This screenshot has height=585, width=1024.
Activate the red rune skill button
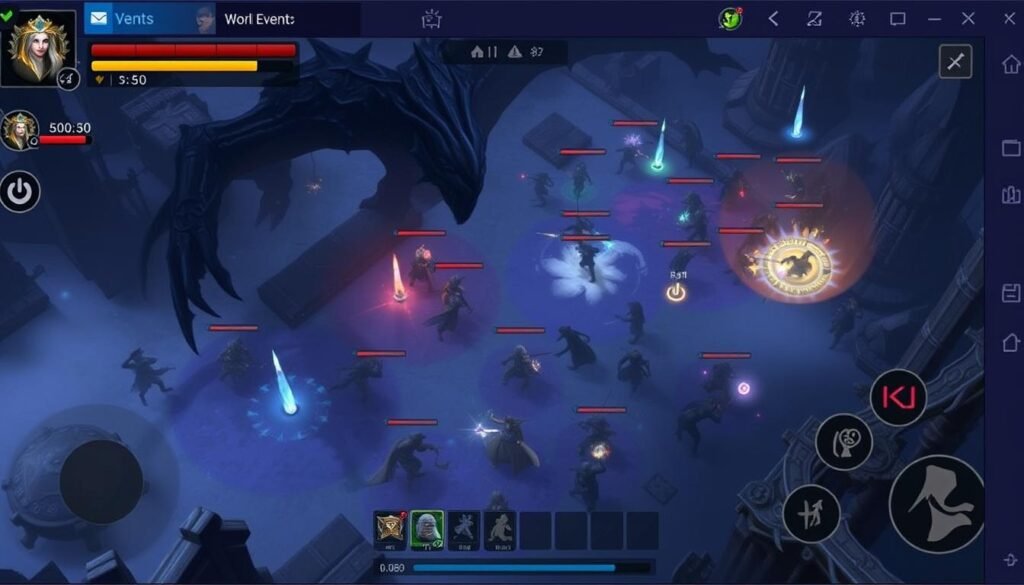point(898,397)
